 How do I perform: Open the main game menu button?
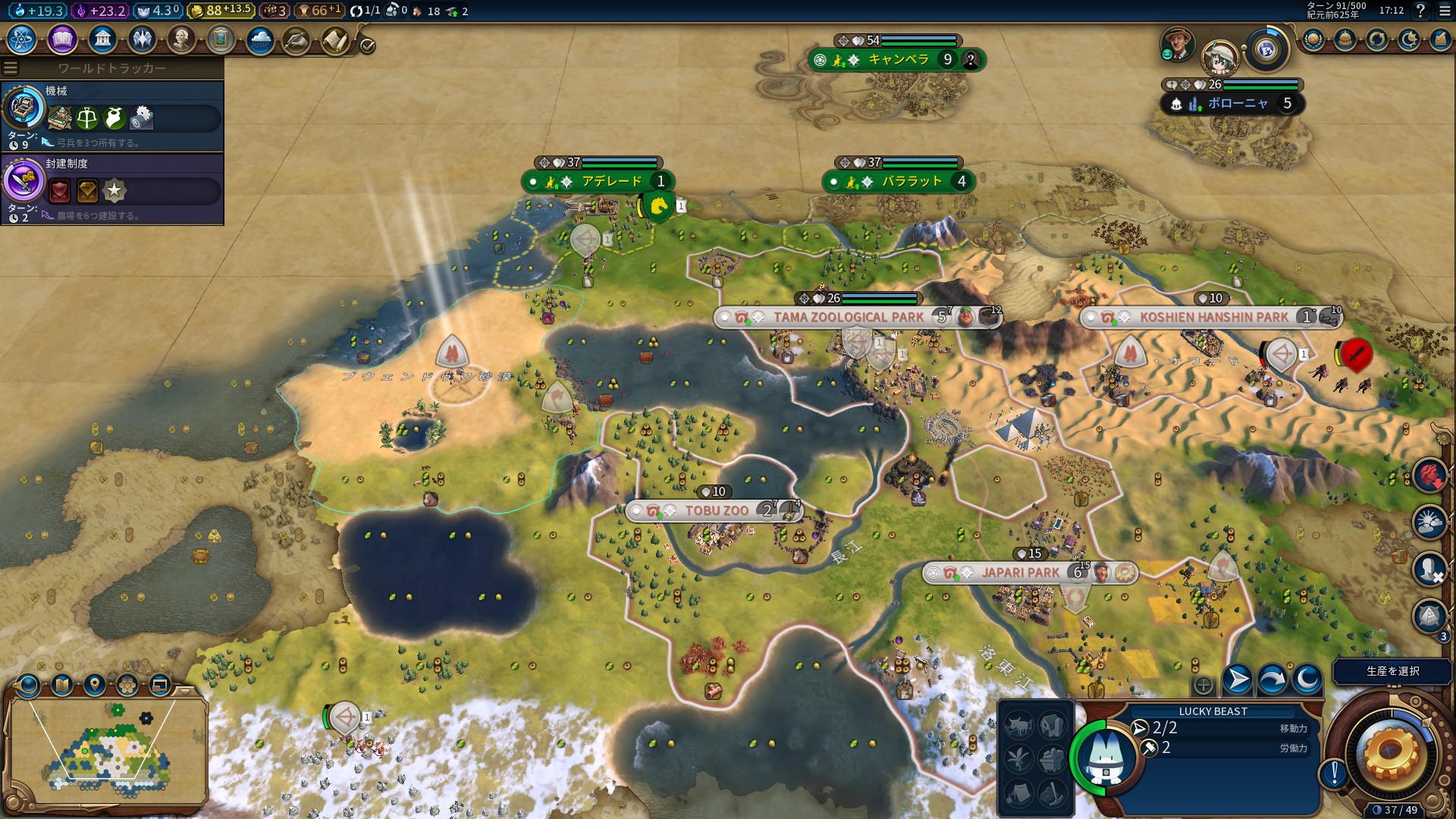(1445, 11)
